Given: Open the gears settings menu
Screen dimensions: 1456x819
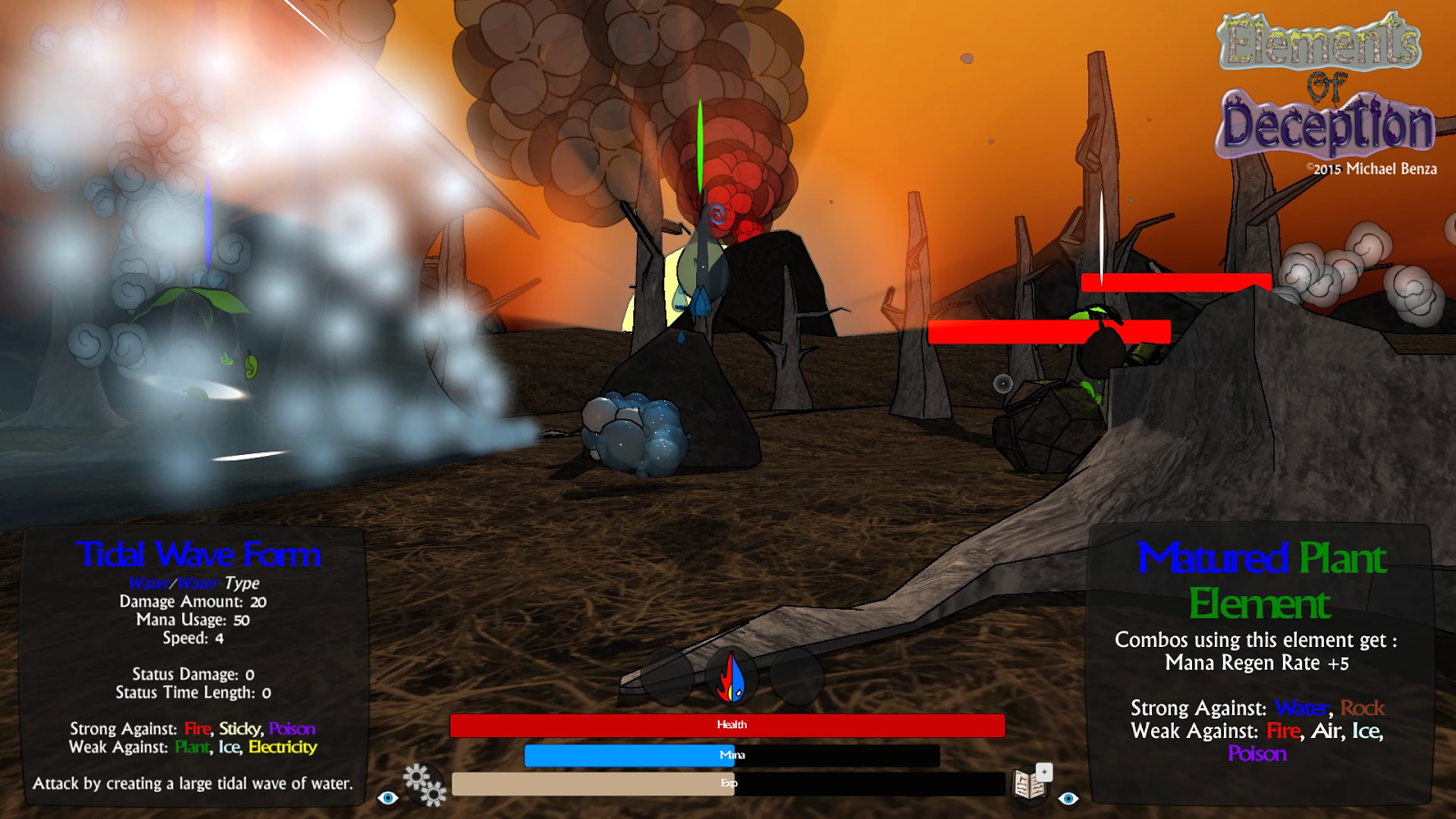Looking at the screenshot, I should [x=424, y=784].
